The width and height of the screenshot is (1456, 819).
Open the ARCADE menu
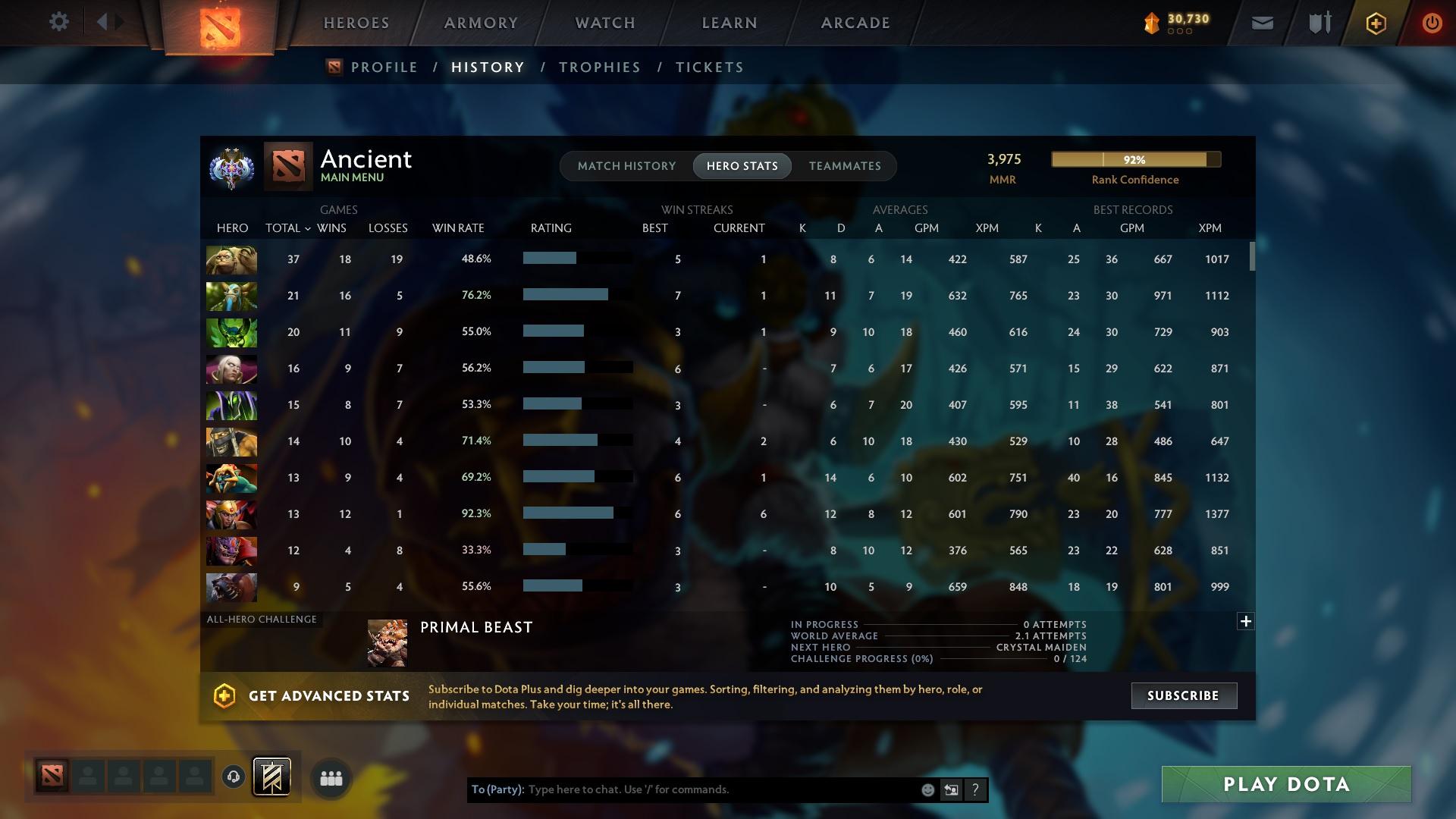854,23
